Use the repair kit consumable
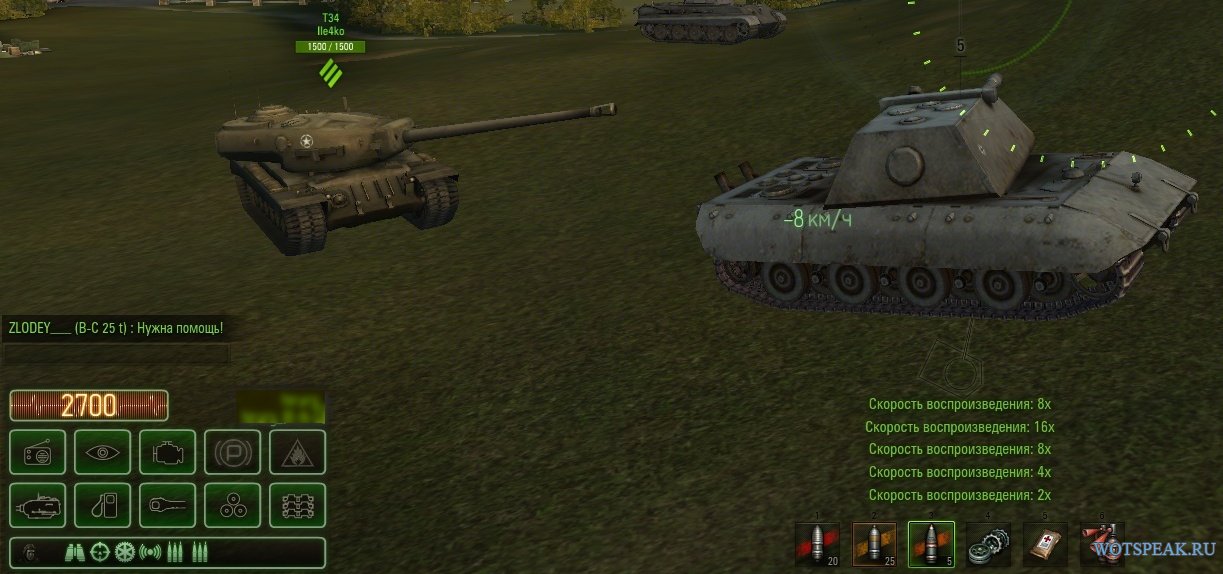Viewport: 1223px width, 574px height. pos(988,545)
